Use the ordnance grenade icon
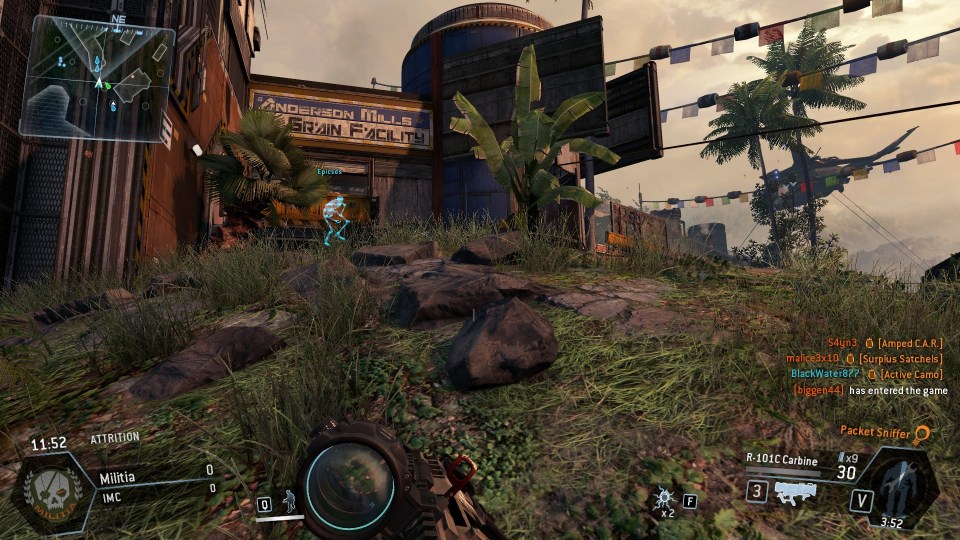960x540 pixels. 661,499
